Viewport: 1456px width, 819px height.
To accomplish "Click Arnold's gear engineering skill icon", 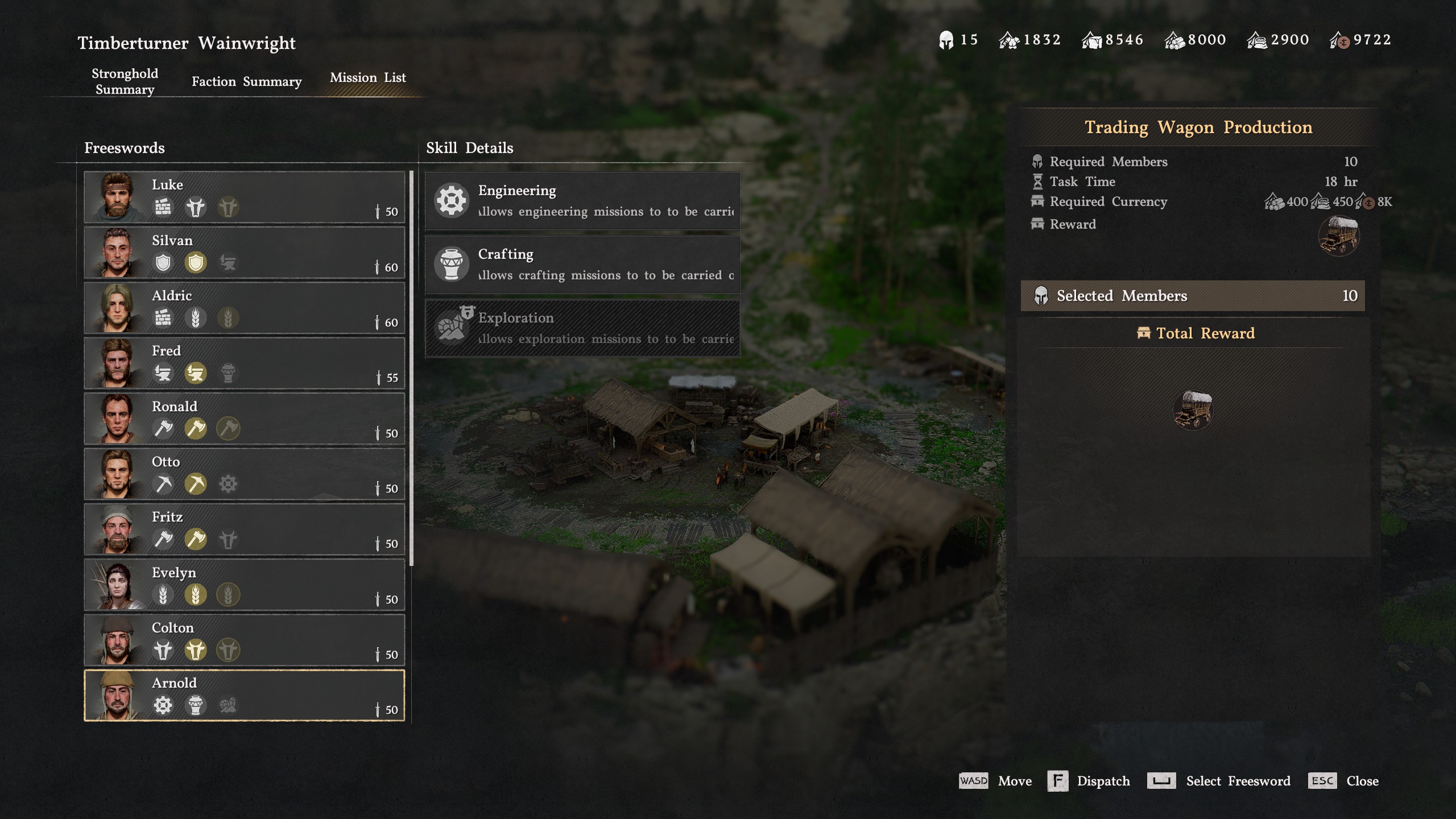I will click(x=163, y=704).
